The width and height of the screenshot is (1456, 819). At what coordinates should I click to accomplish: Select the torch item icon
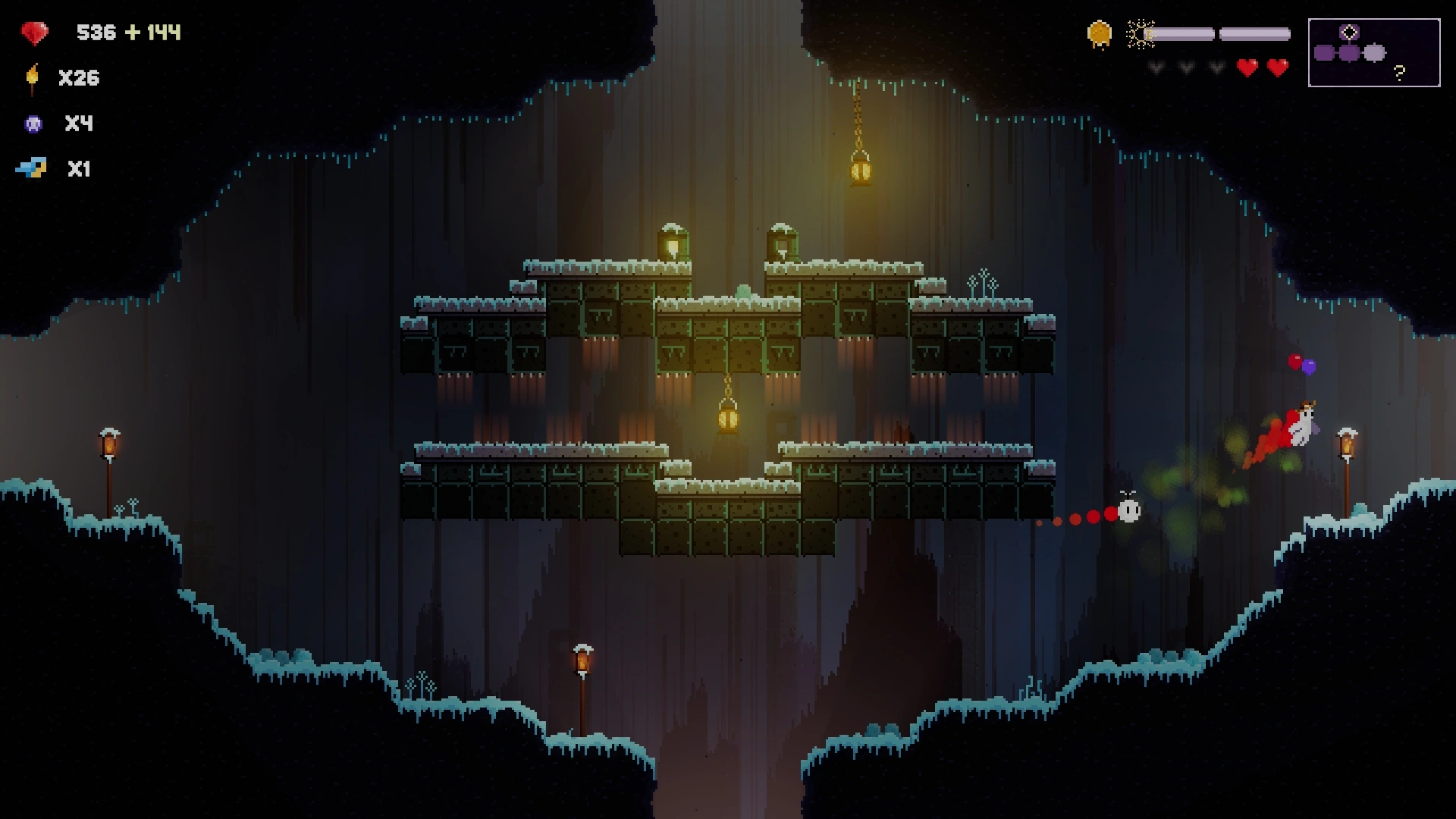point(33,78)
